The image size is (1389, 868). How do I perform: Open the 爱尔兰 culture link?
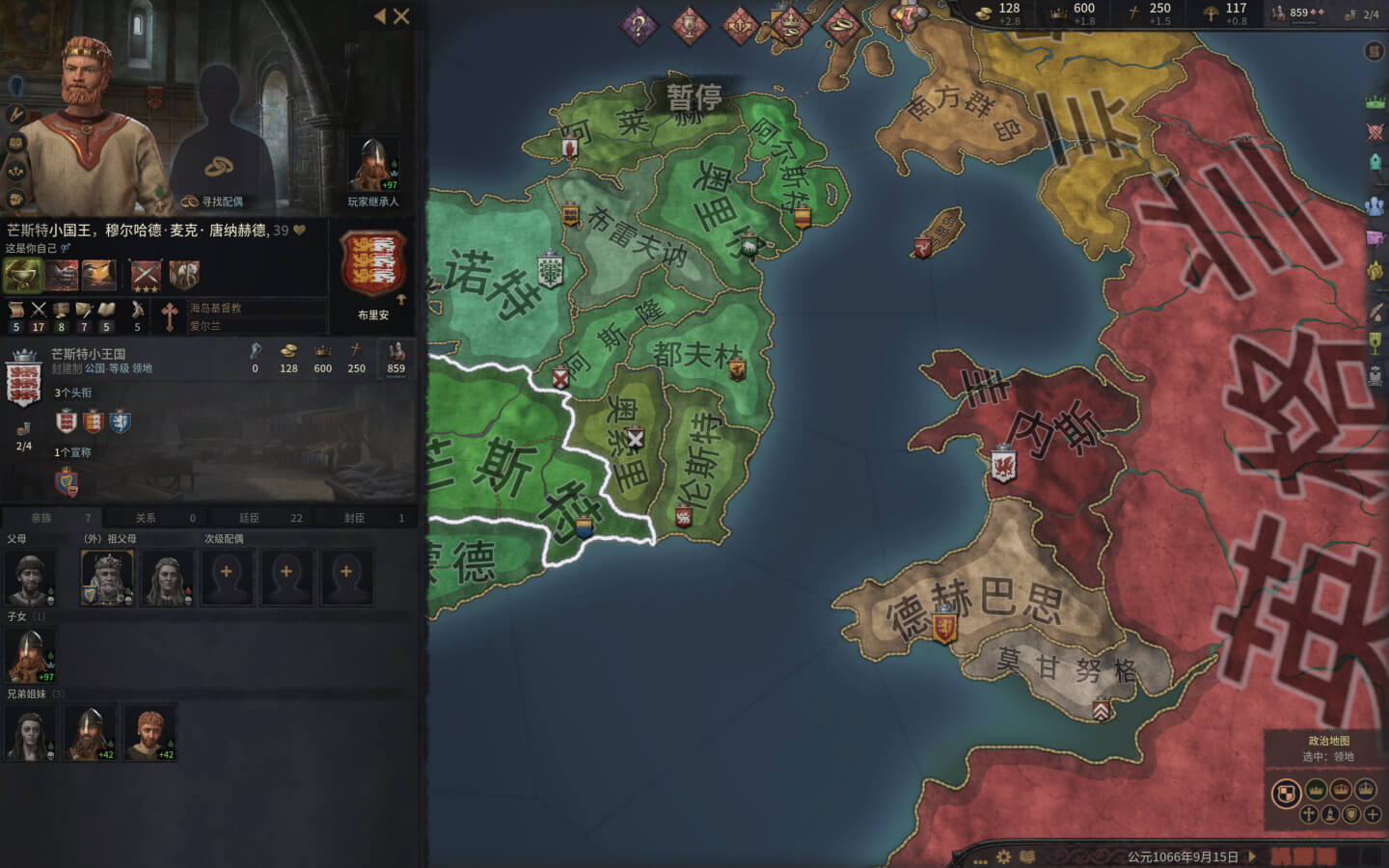(204, 324)
